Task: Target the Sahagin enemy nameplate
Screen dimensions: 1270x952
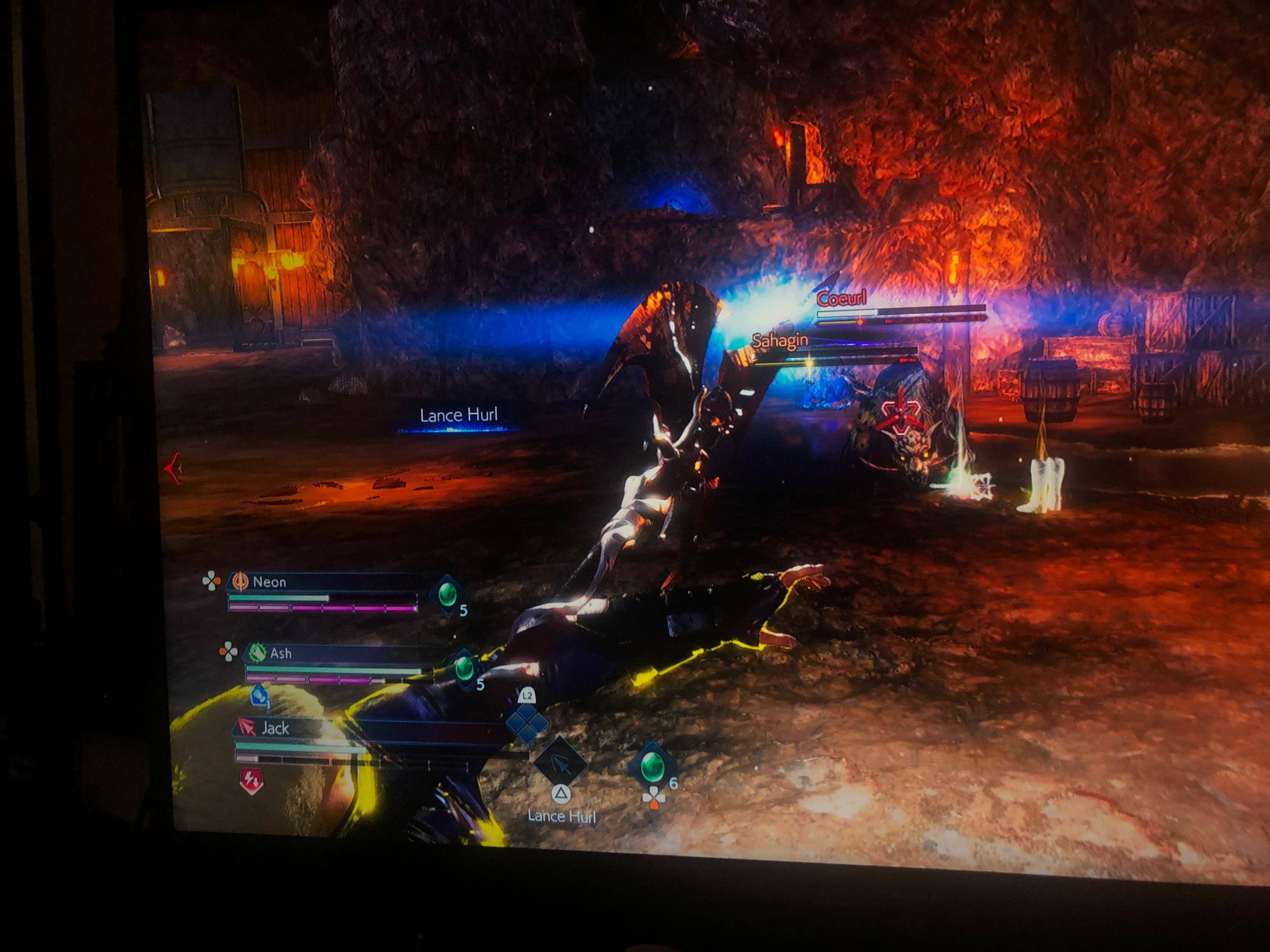Action: tap(780, 341)
